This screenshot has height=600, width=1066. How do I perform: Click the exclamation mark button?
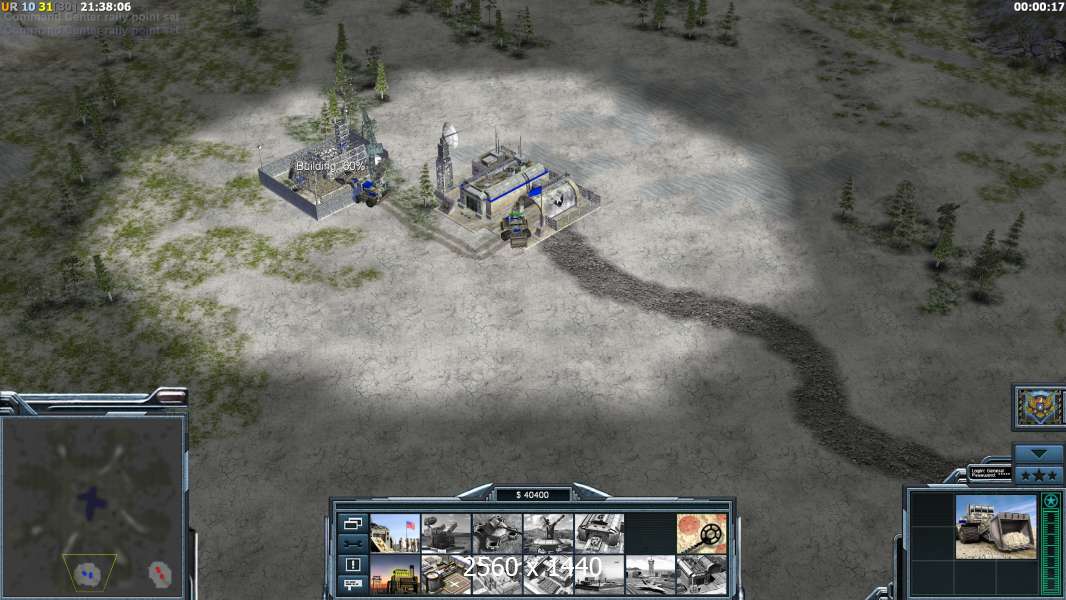point(353,564)
